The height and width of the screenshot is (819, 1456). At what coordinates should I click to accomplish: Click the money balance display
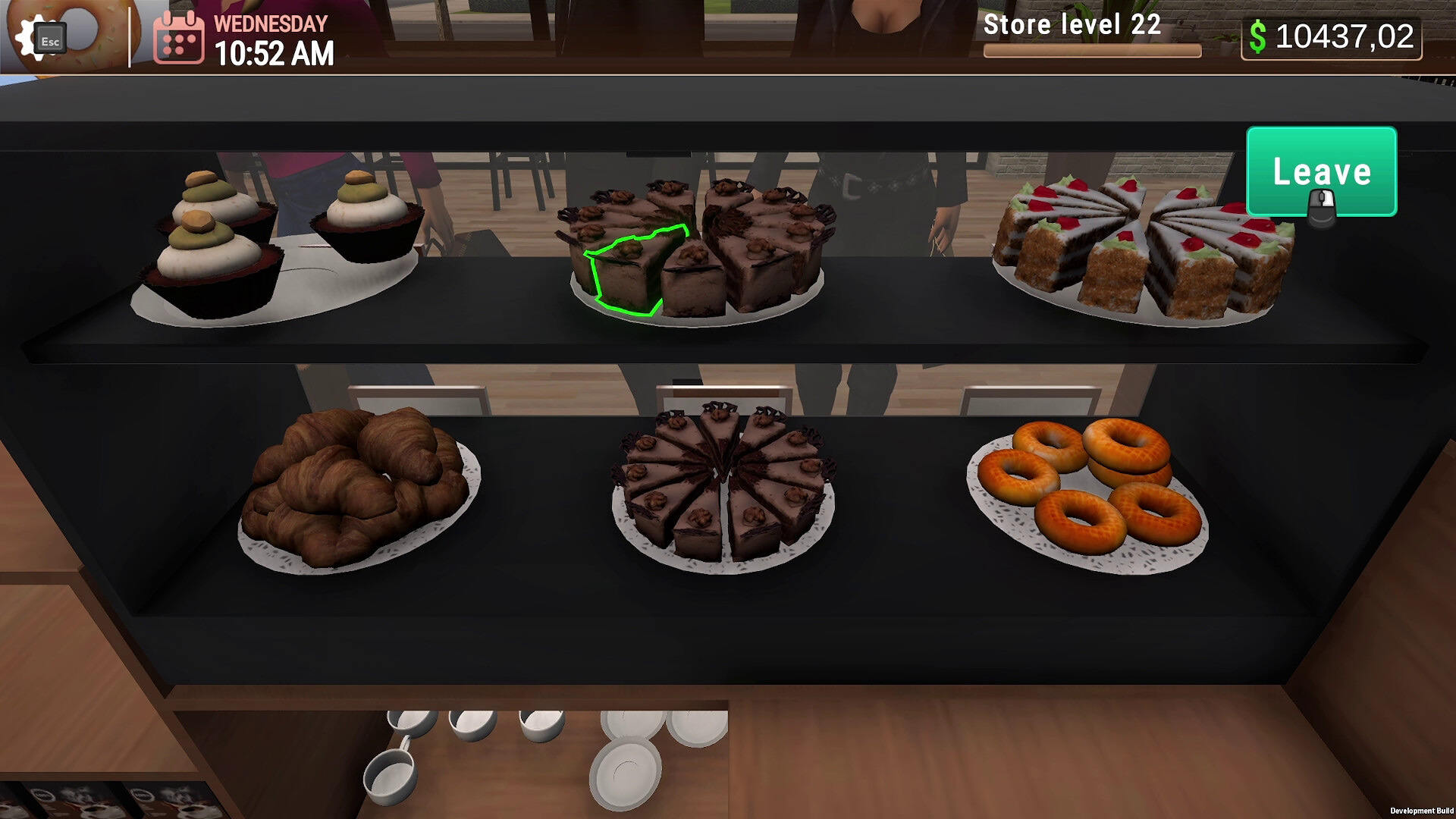point(1342,35)
